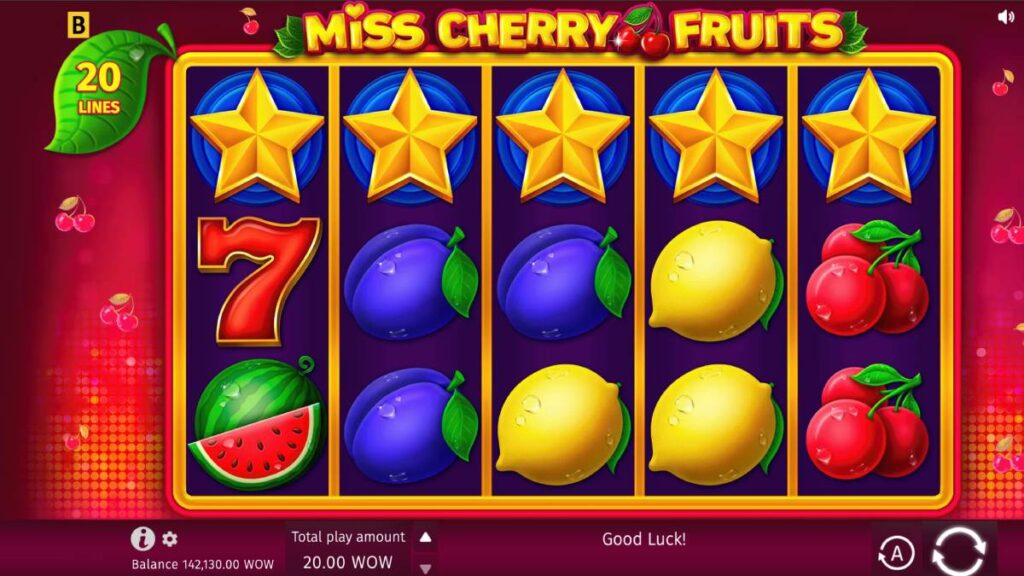This screenshot has width=1024, height=576.
Task: Click the yellow B logo icon
Action: pyautogui.click(x=78, y=24)
